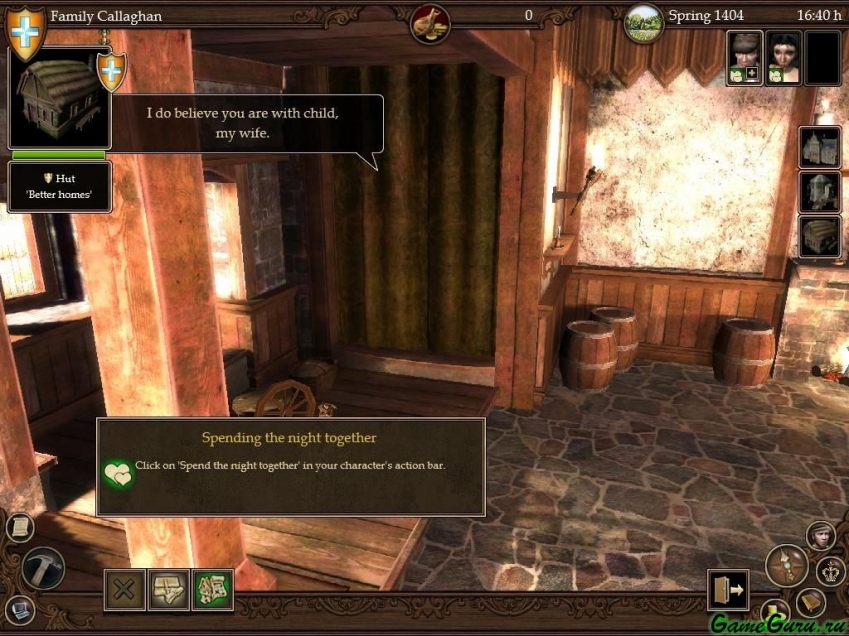This screenshot has width=849, height=636.
Task: Click the spring season landscape icon
Action: [643, 22]
